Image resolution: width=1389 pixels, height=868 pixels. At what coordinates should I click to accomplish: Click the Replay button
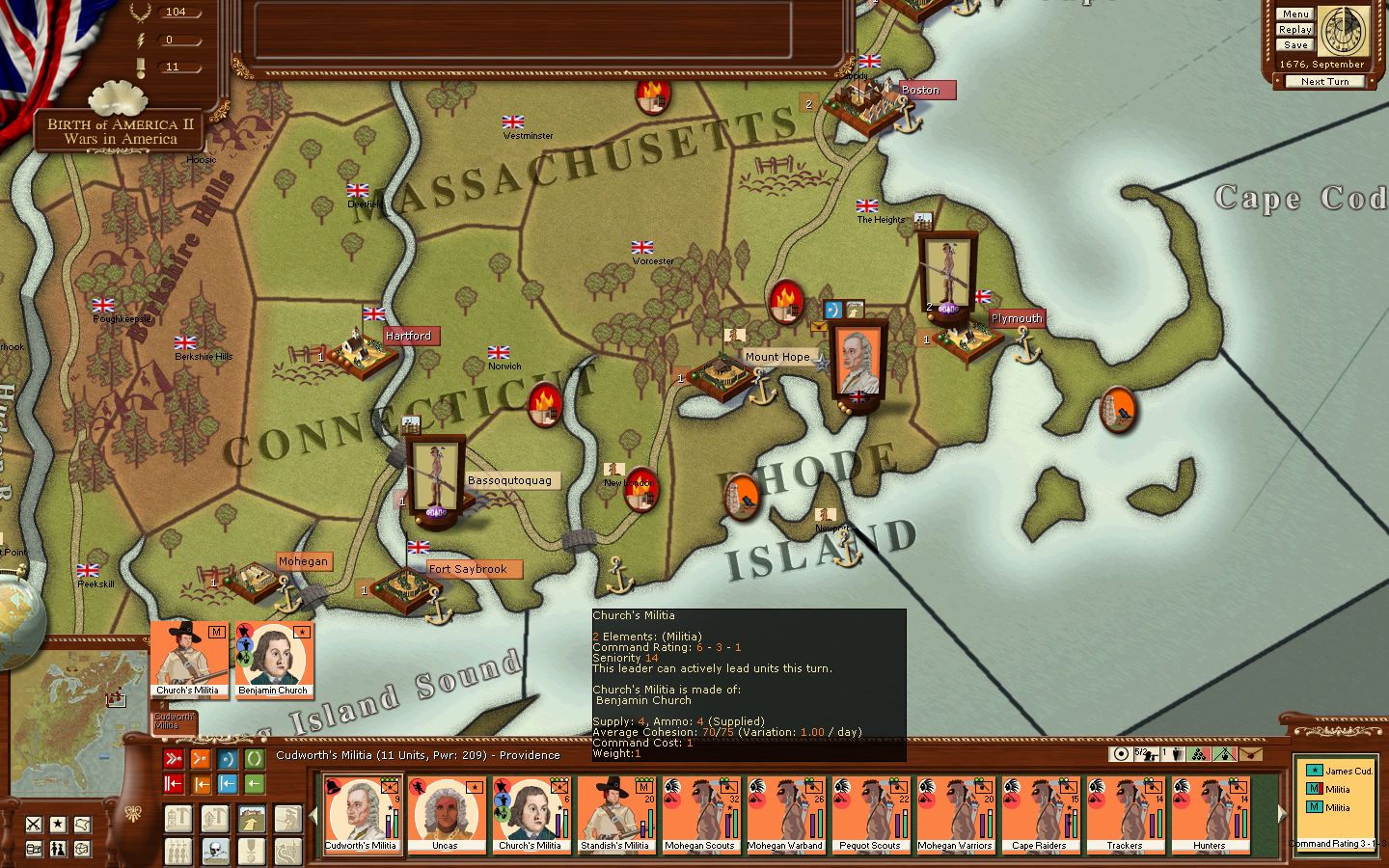(x=1295, y=30)
